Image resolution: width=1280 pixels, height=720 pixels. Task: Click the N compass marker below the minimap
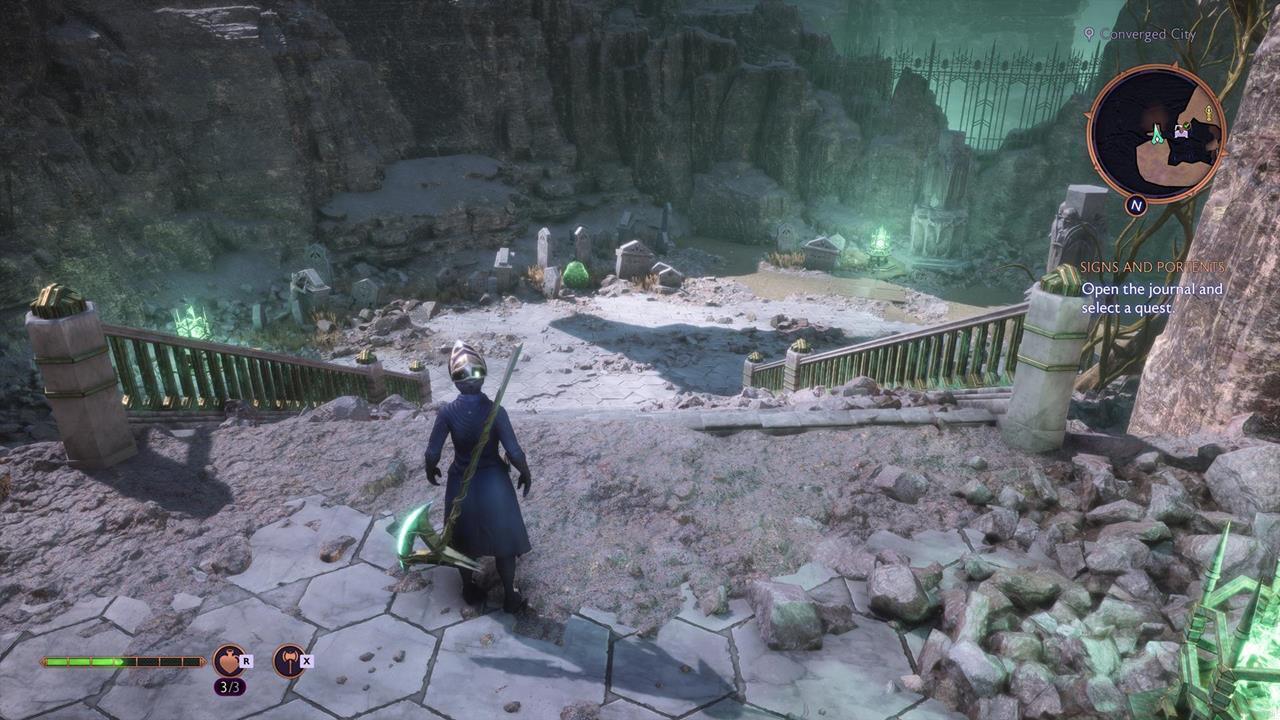click(1135, 205)
